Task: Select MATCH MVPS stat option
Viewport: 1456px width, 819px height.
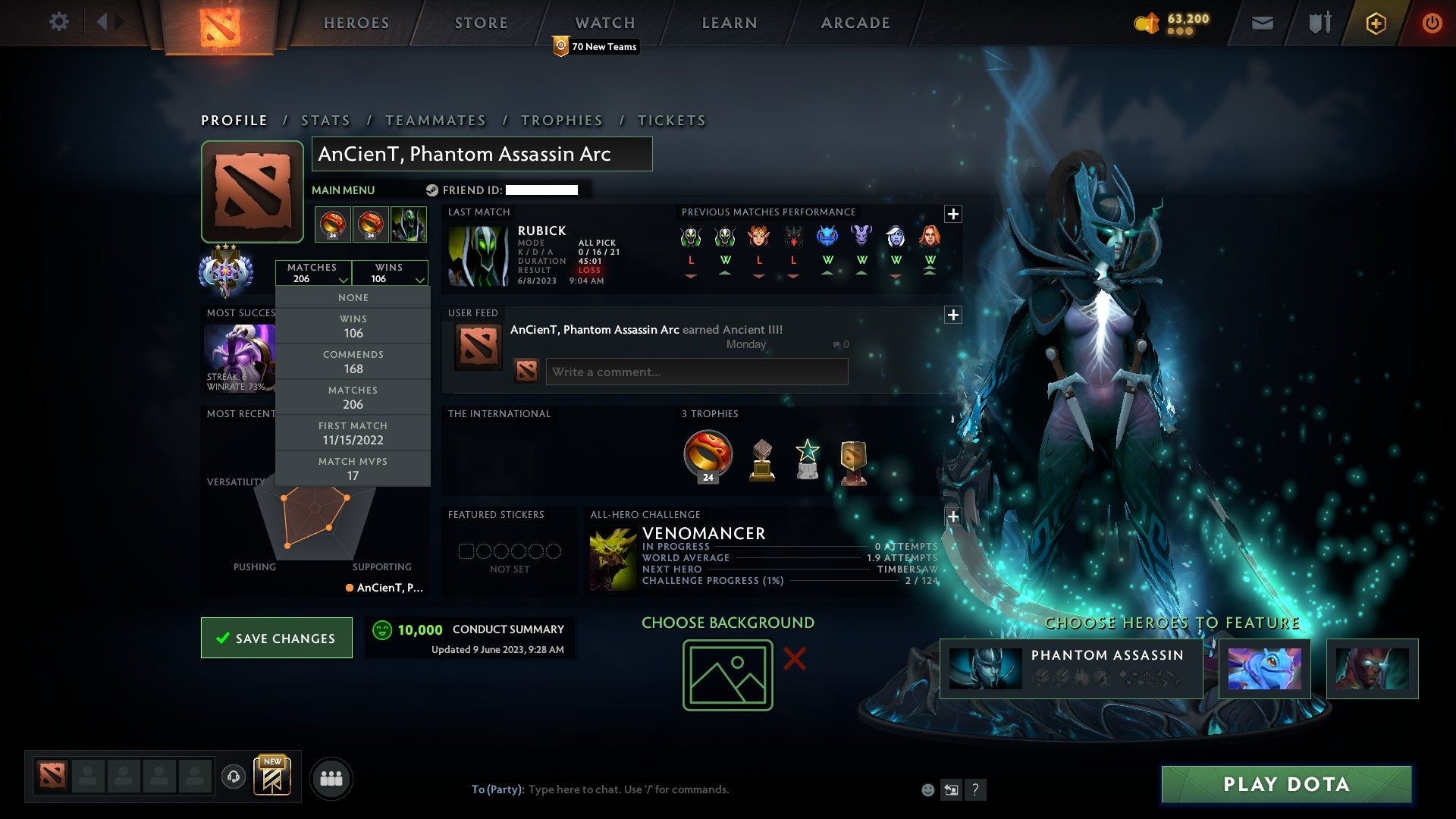Action: click(x=353, y=468)
